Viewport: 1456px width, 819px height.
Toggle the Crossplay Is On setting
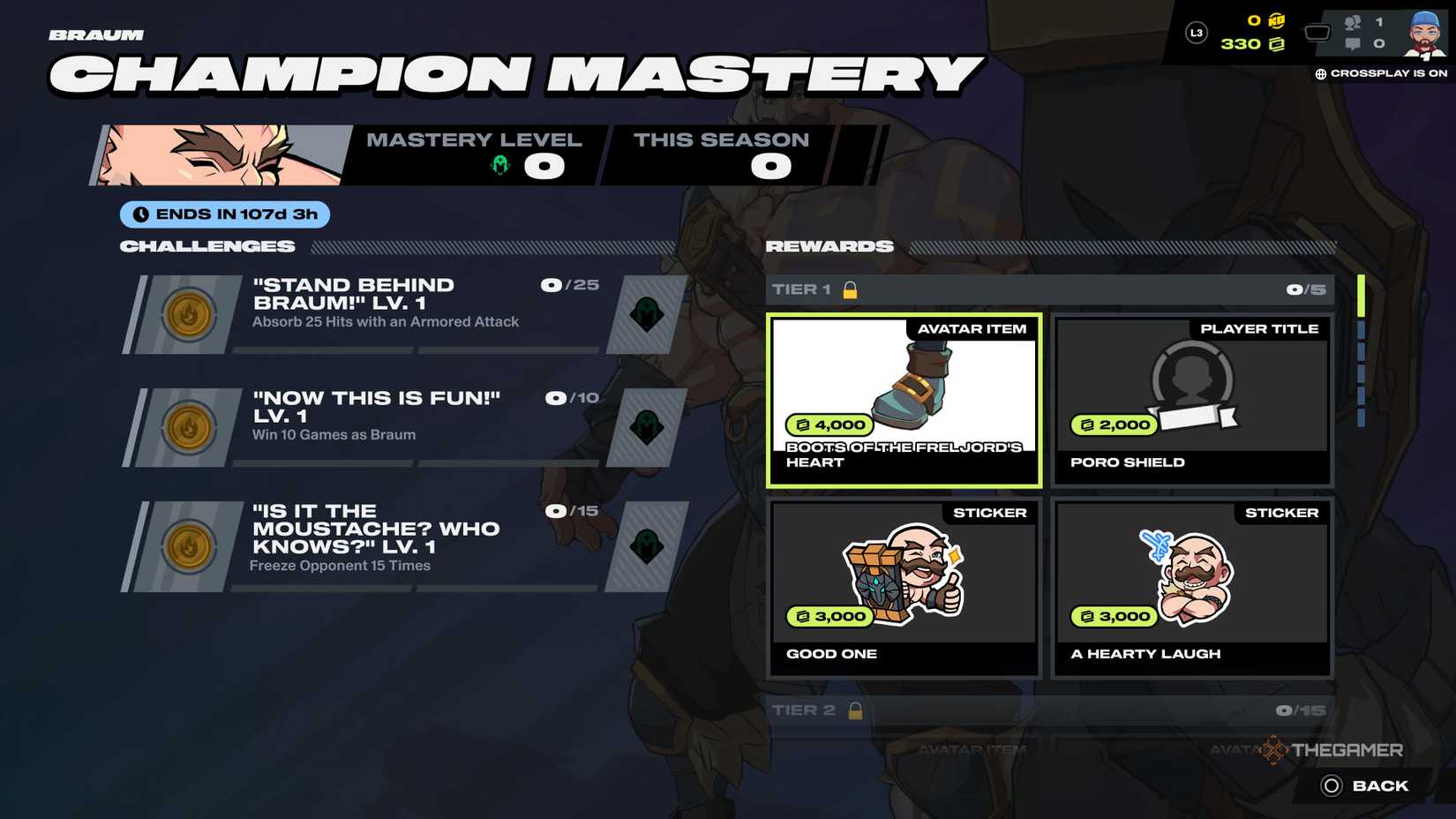1379,75
